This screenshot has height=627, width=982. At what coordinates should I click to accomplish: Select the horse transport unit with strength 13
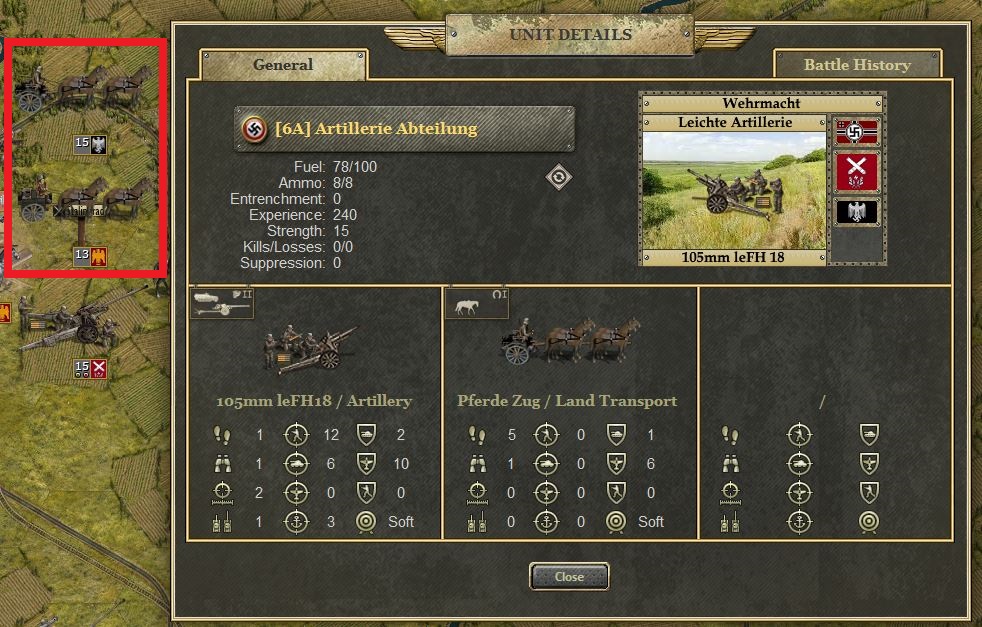point(85,205)
